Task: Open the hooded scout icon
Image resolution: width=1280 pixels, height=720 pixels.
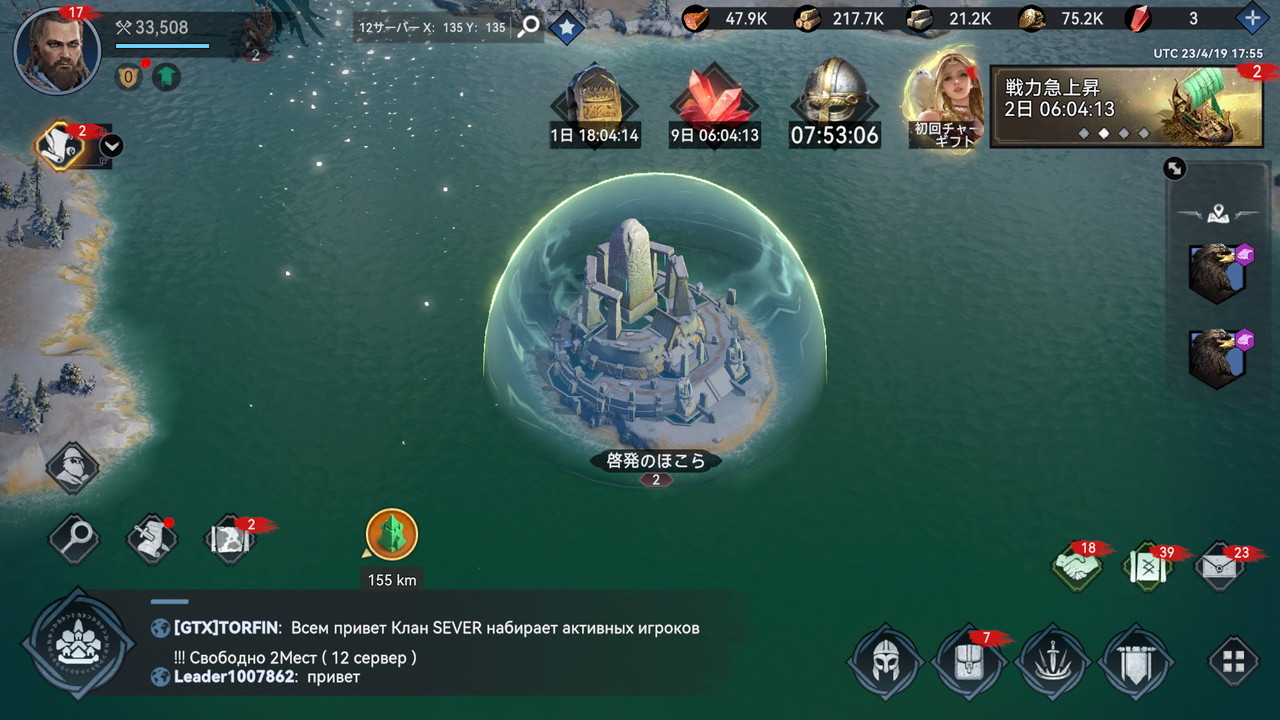Action: tap(73, 468)
